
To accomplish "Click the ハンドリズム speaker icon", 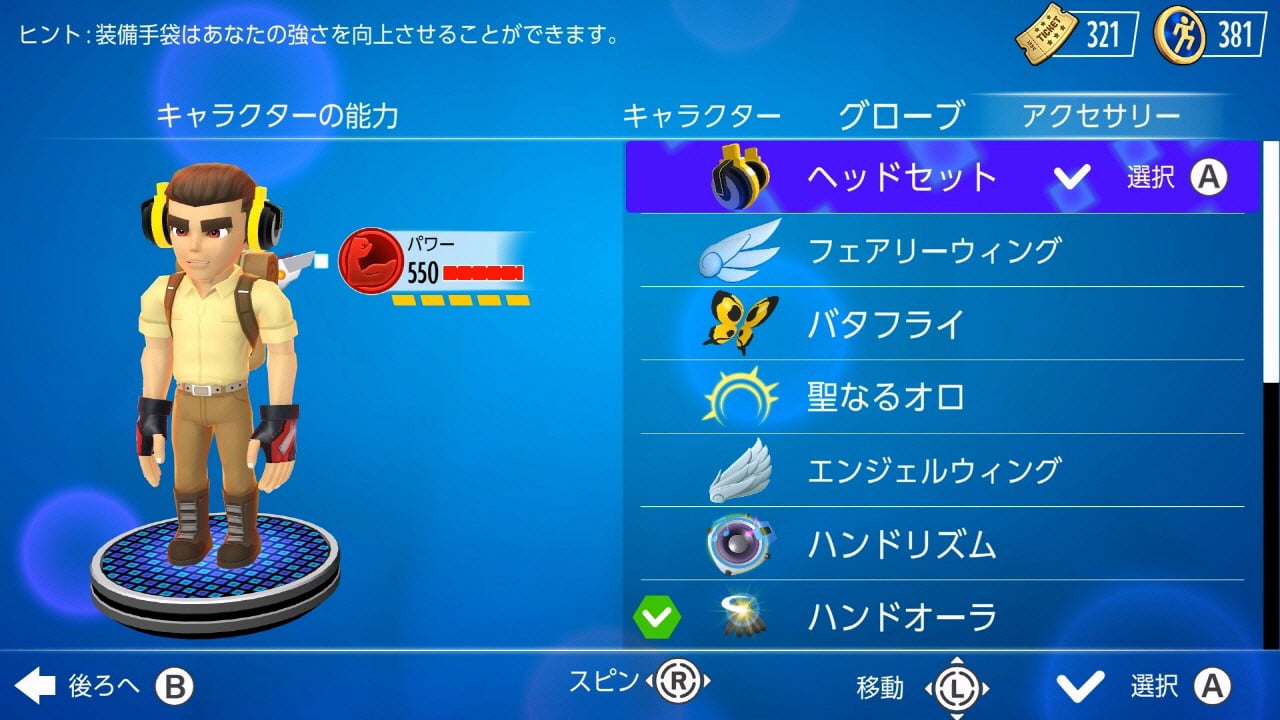I will pos(738,544).
